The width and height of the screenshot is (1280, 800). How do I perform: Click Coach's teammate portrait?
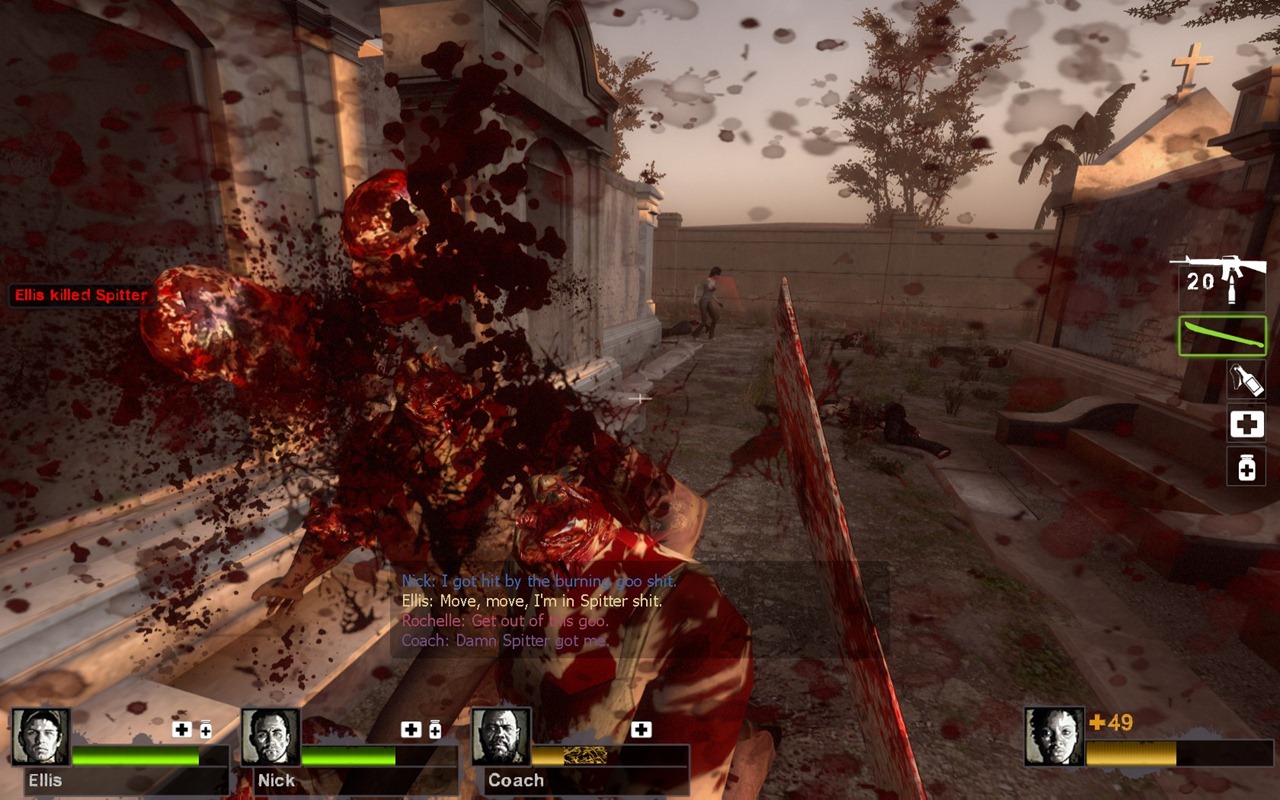pos(500,737)
